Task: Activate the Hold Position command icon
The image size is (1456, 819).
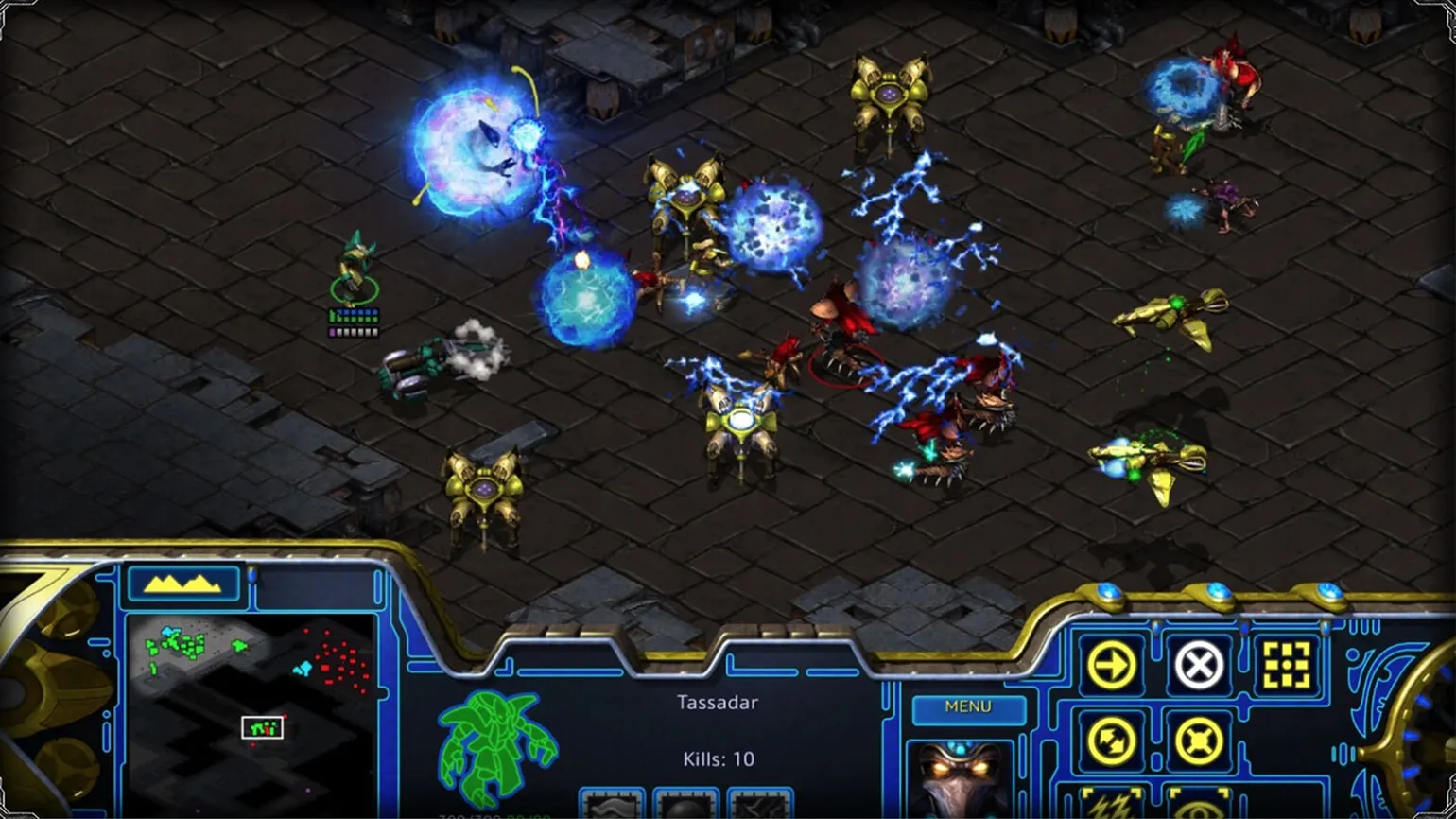Action: point(1199,741)
